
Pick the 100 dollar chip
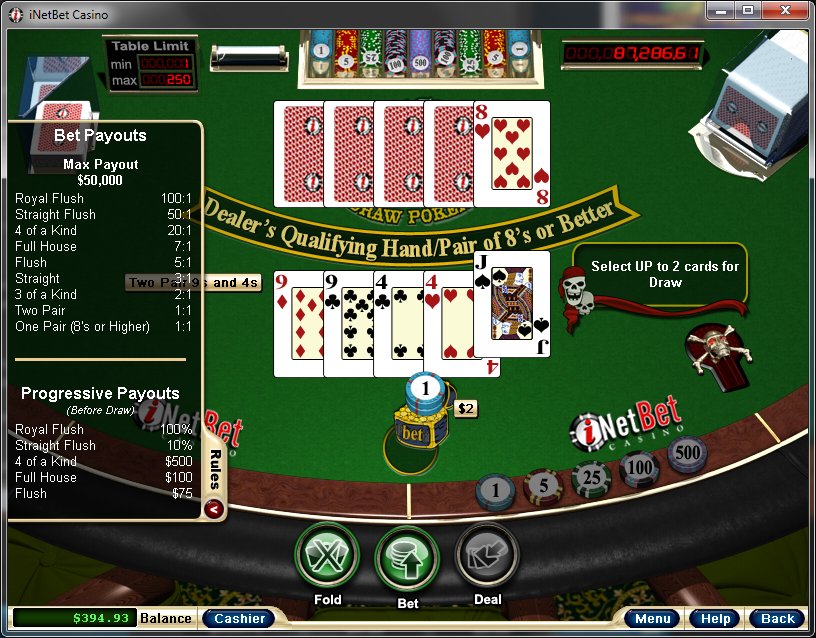(640, 468)
